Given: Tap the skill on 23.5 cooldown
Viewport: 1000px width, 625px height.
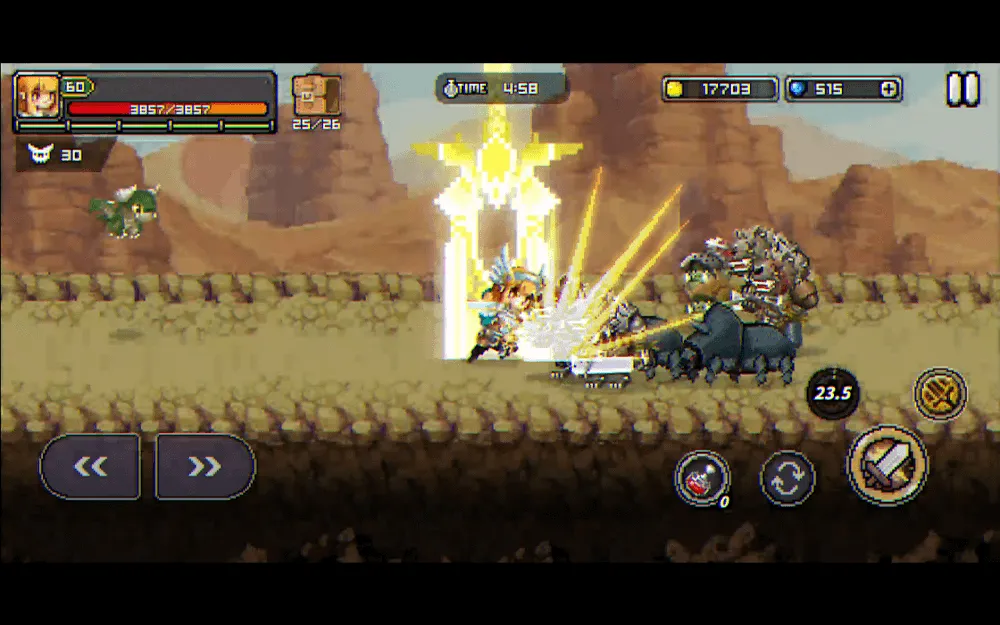Looking at the screenshot, I should click(x=832, y=393).
